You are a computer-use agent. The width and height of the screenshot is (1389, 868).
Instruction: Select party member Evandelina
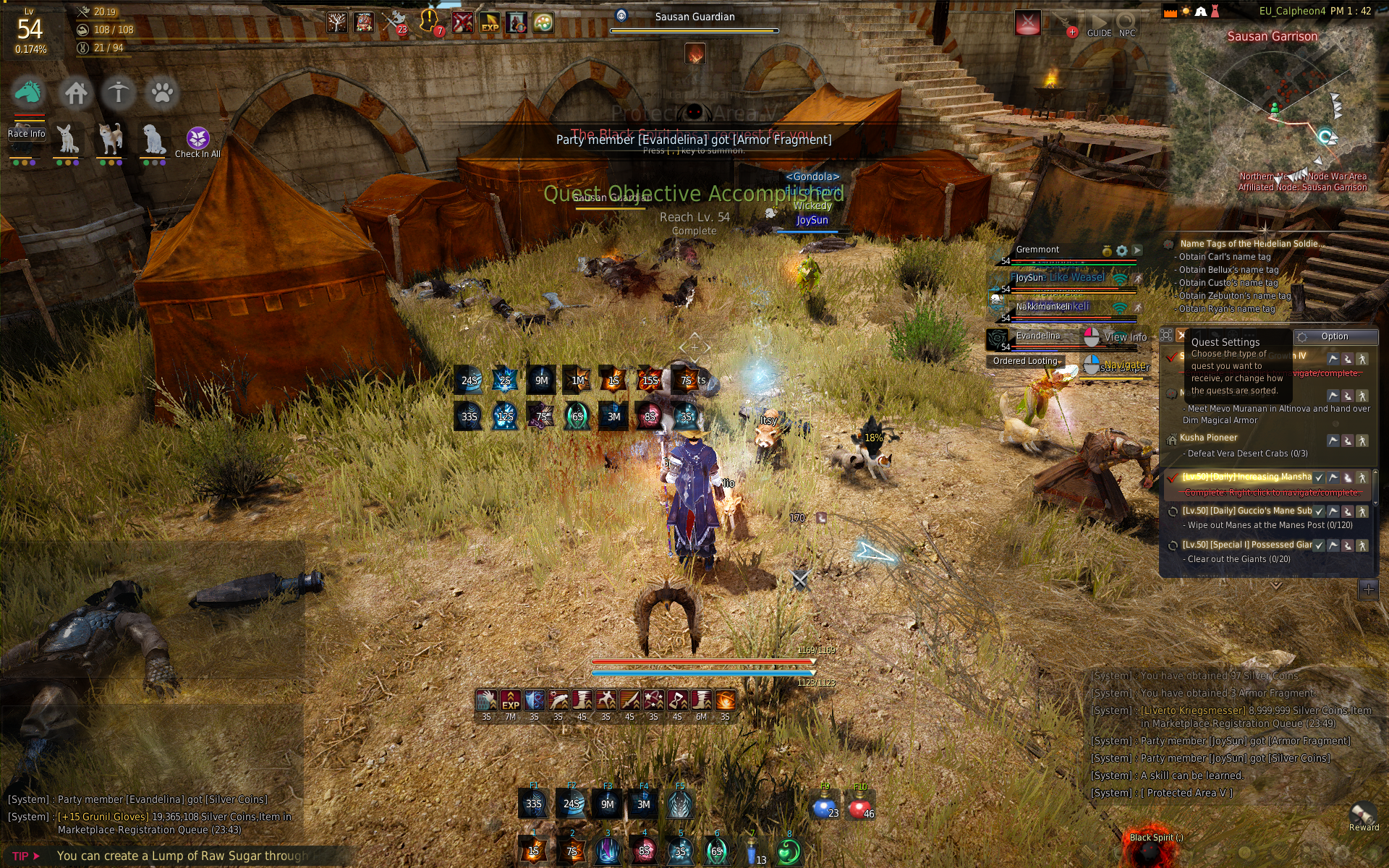[1037, 336]
